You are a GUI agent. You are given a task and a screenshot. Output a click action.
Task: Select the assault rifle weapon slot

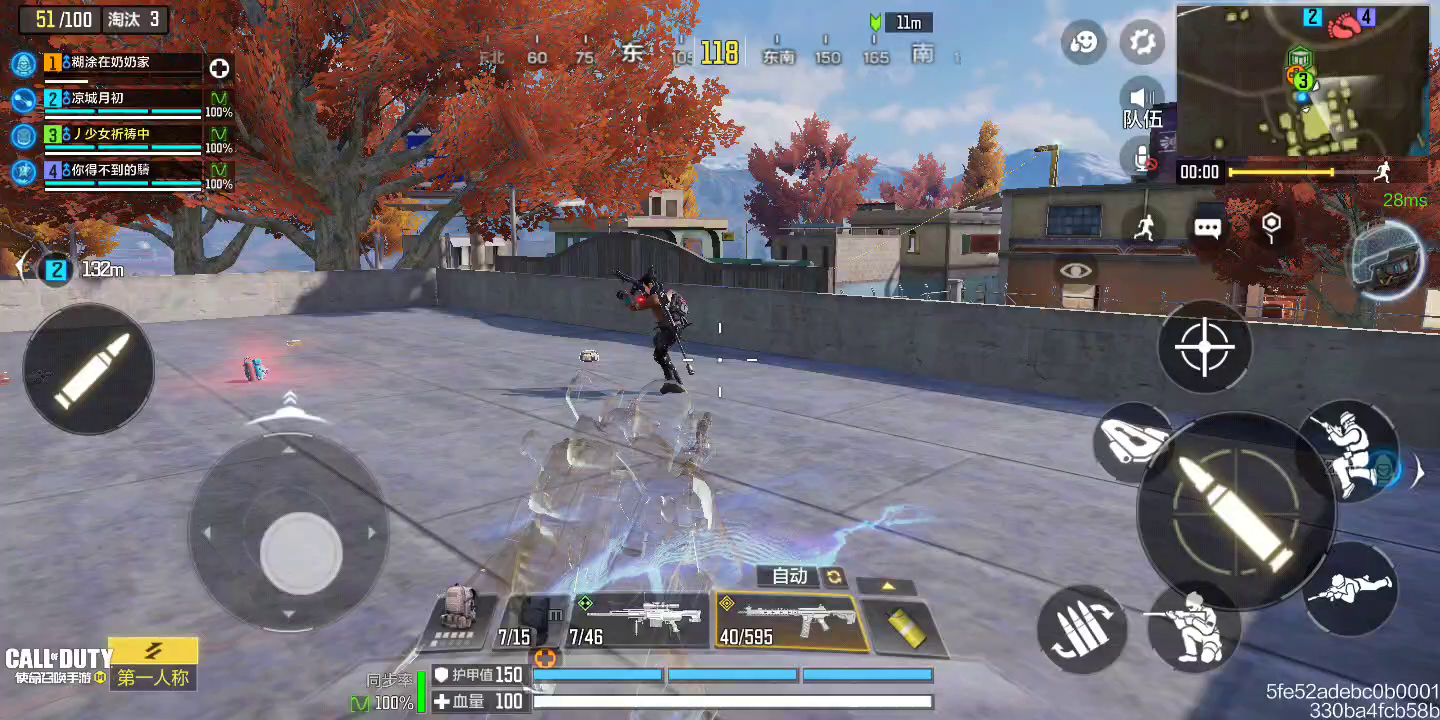[786, 622]
